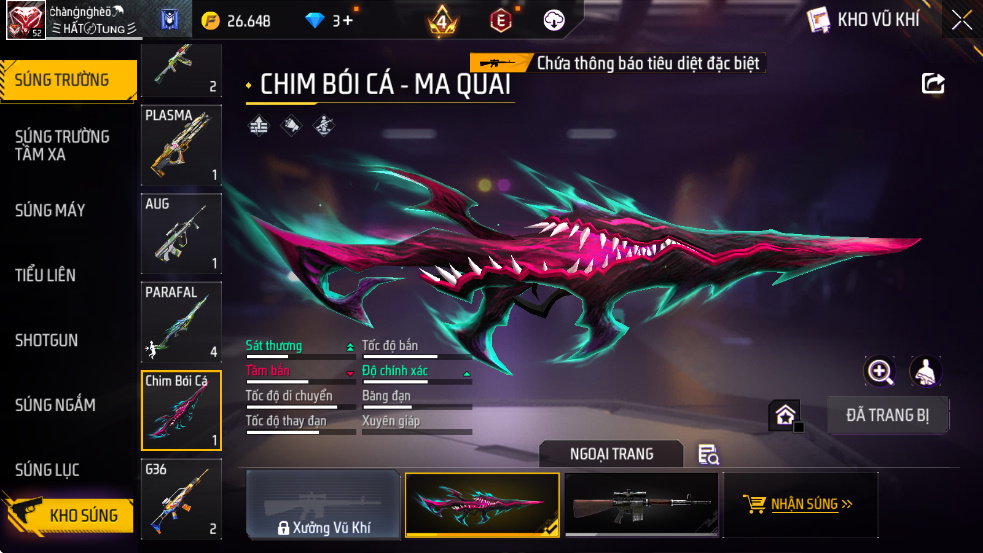Open the Kho Vũ Khí armory

[x=863, y=19]
